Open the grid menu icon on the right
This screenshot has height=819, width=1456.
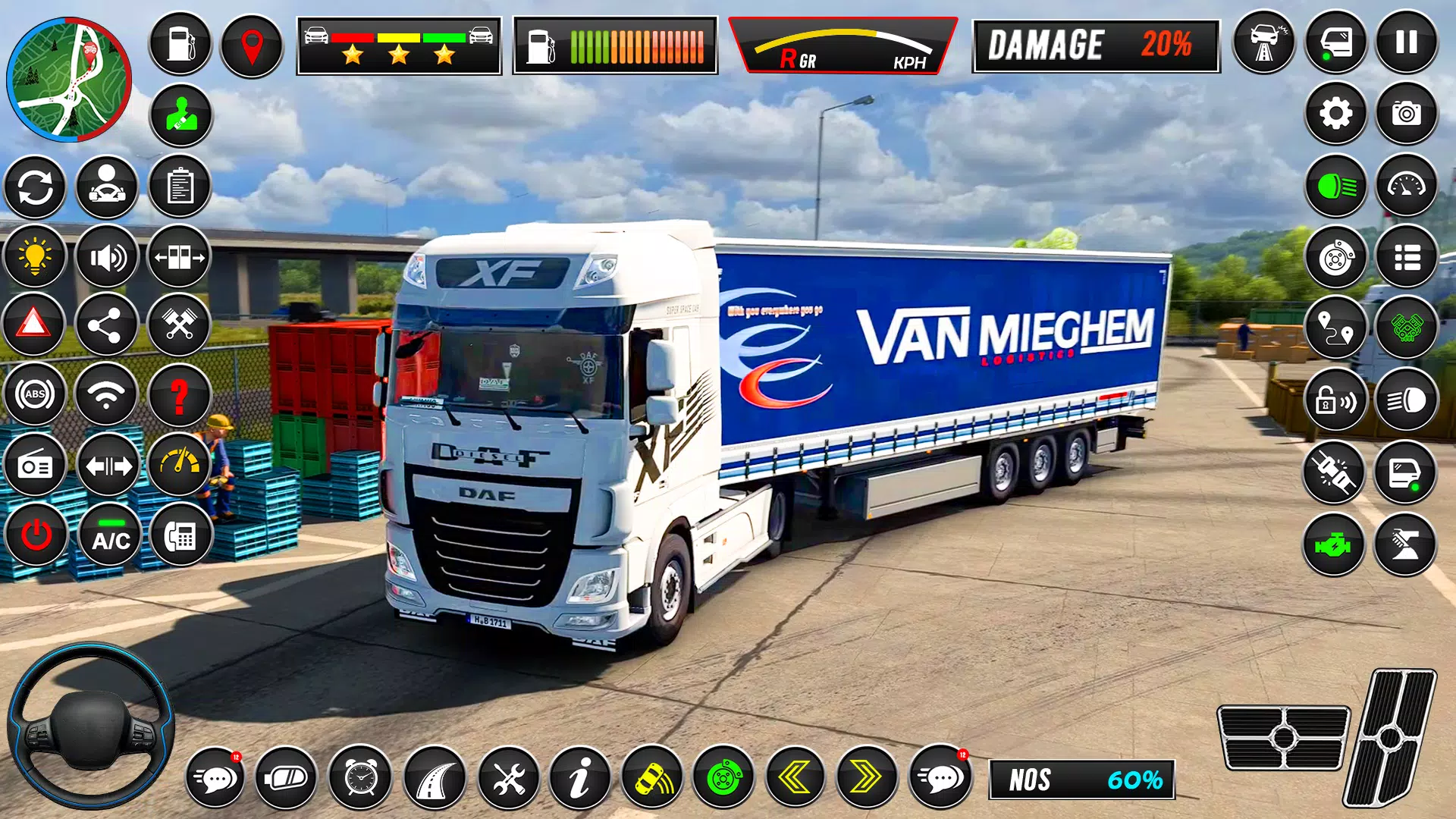coord(1407,257)
